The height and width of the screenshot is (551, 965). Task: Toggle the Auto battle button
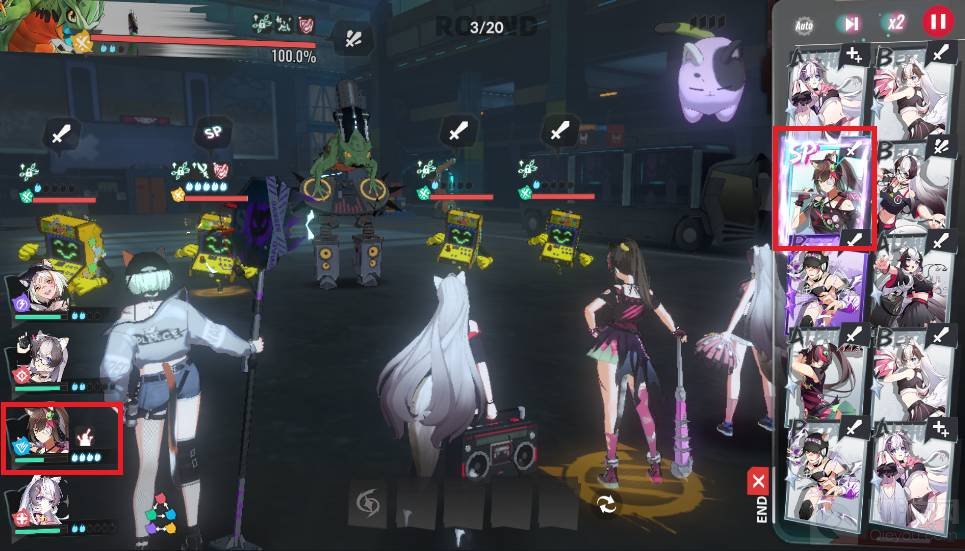pyautogui.click(x=804, y=24)
